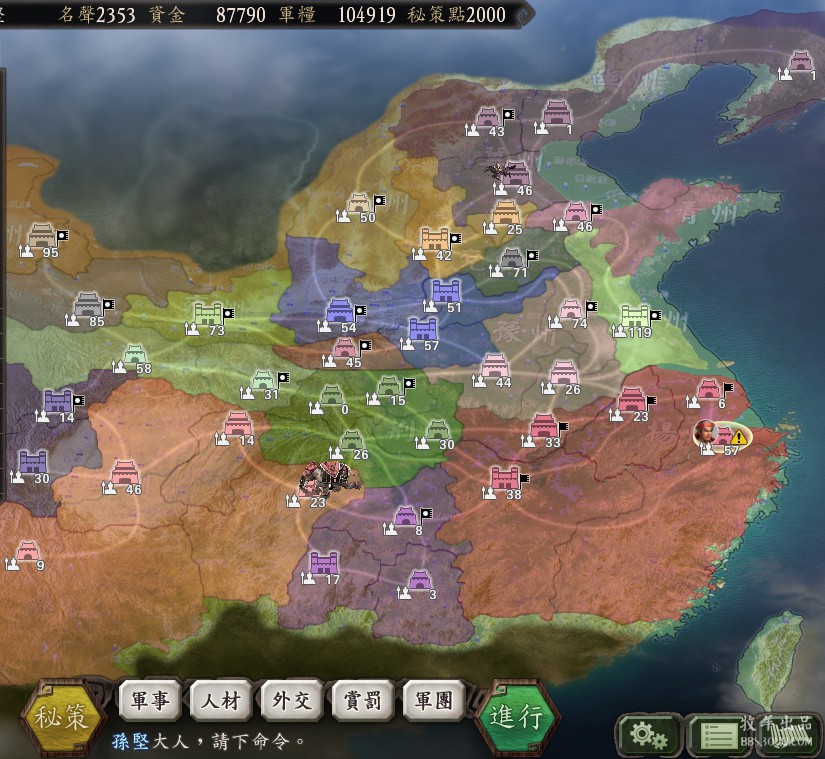Viewport: 825px width, 759px height.
Task: Click the green 進行 proceed button
Action: [x=516, y=716]
